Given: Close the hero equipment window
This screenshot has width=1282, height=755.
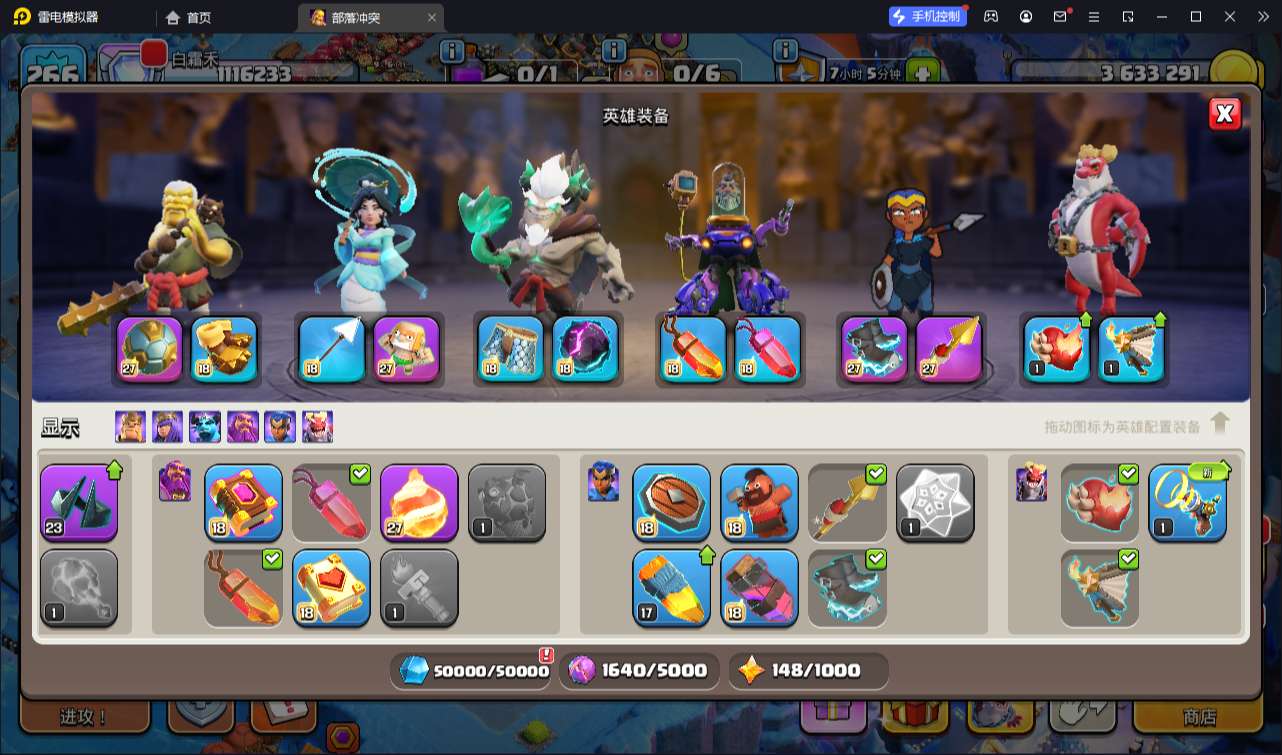Looking at the screenshot, I should 1224,114.
